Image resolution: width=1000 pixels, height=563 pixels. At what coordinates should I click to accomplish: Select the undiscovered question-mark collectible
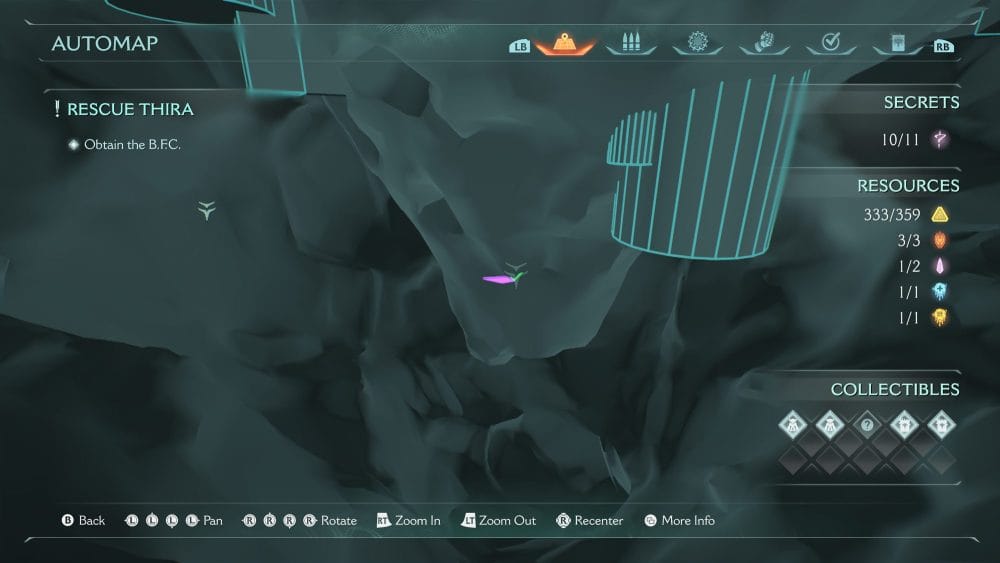pyautogui.click(x=867, y=424)
